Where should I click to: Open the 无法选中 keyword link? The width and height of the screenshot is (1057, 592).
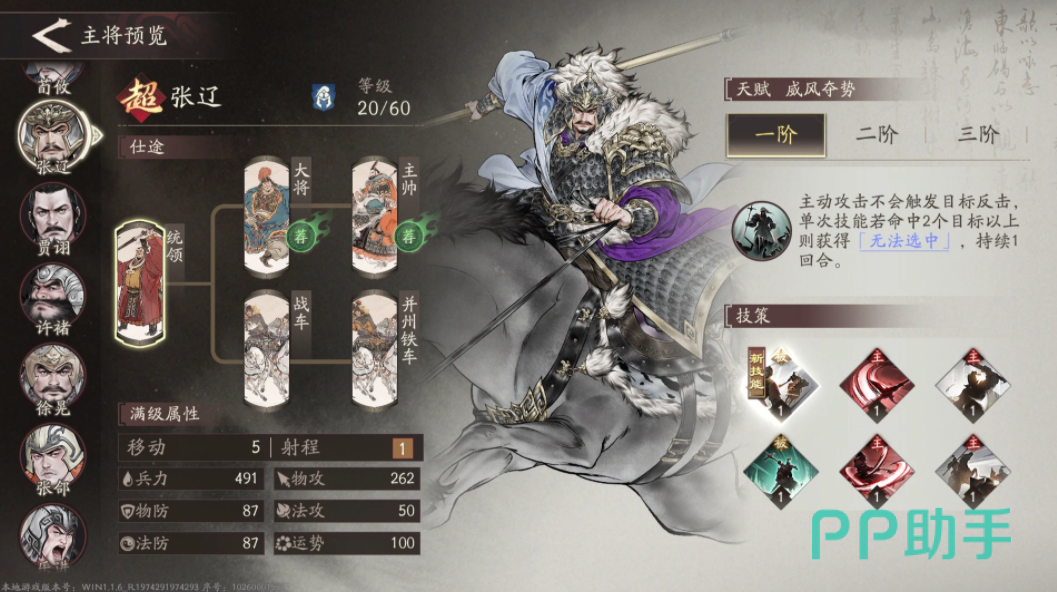pos(904,241)
